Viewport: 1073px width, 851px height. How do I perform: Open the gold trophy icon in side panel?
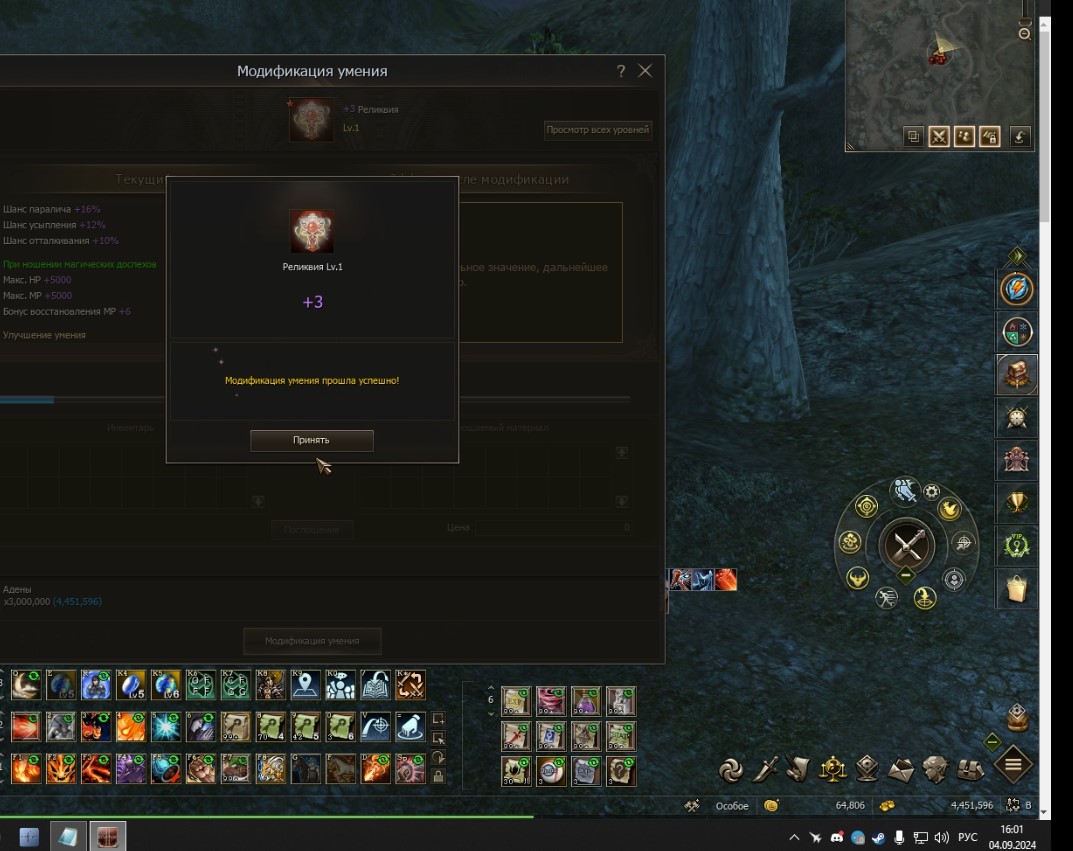pyautogui.click(x=1017, y=503)
